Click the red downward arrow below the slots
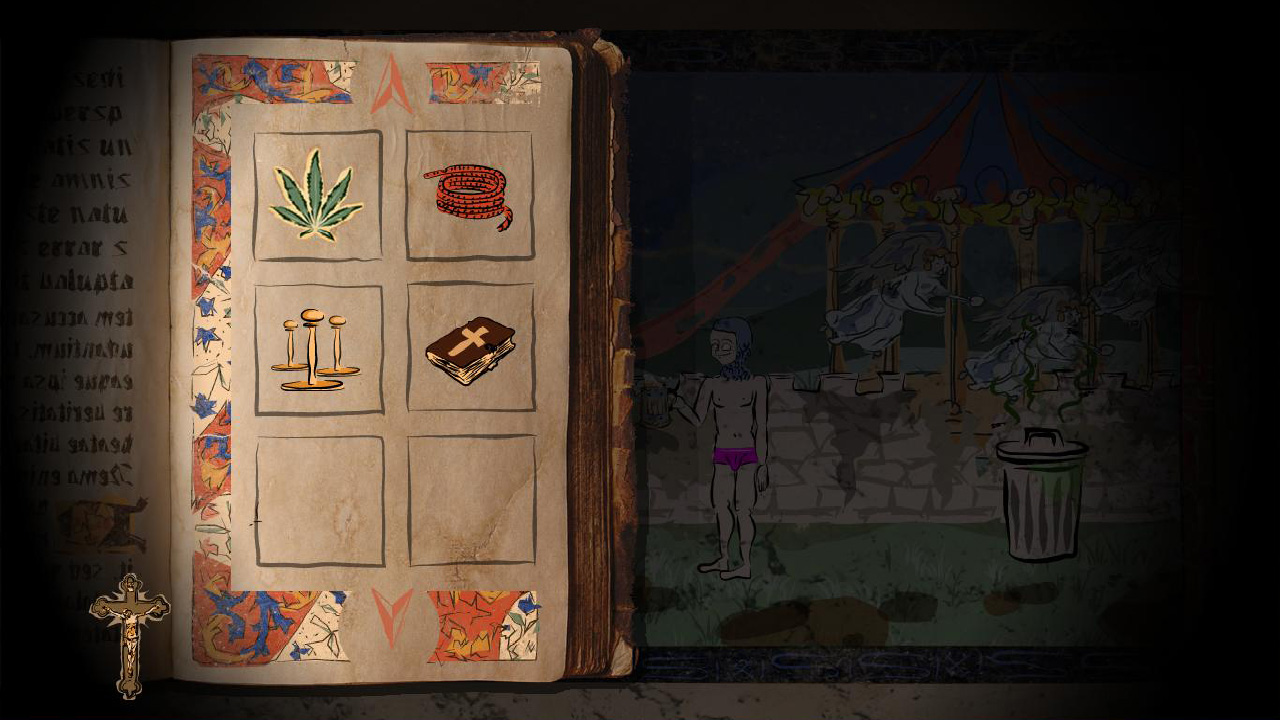The width and height of the screenshot is (1280, 720). tap(390, 607)
